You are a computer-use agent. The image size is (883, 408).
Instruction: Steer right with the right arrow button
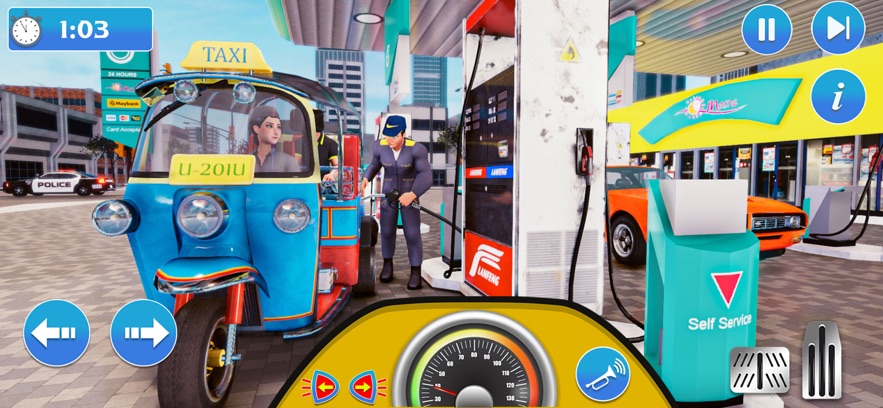143,333
